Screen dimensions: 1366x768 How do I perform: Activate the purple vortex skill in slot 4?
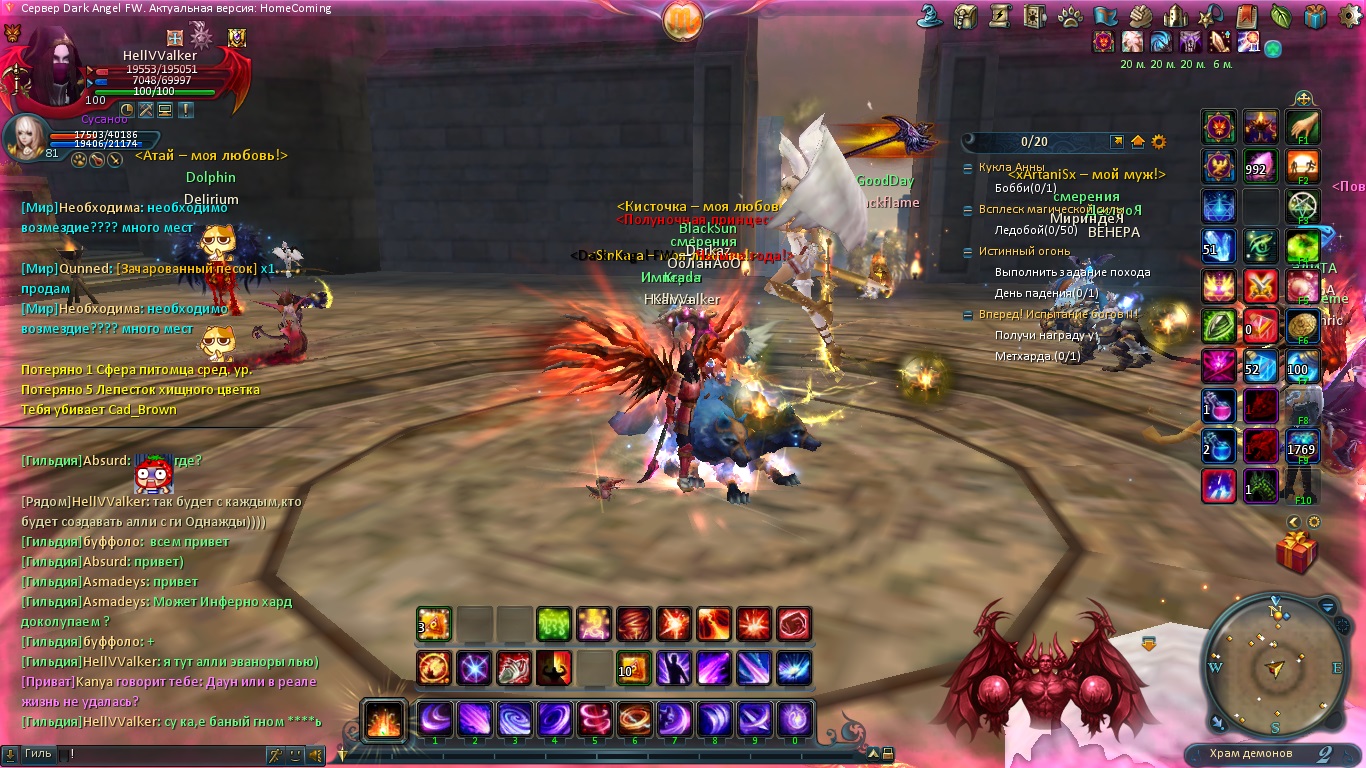tap(554, 719)
